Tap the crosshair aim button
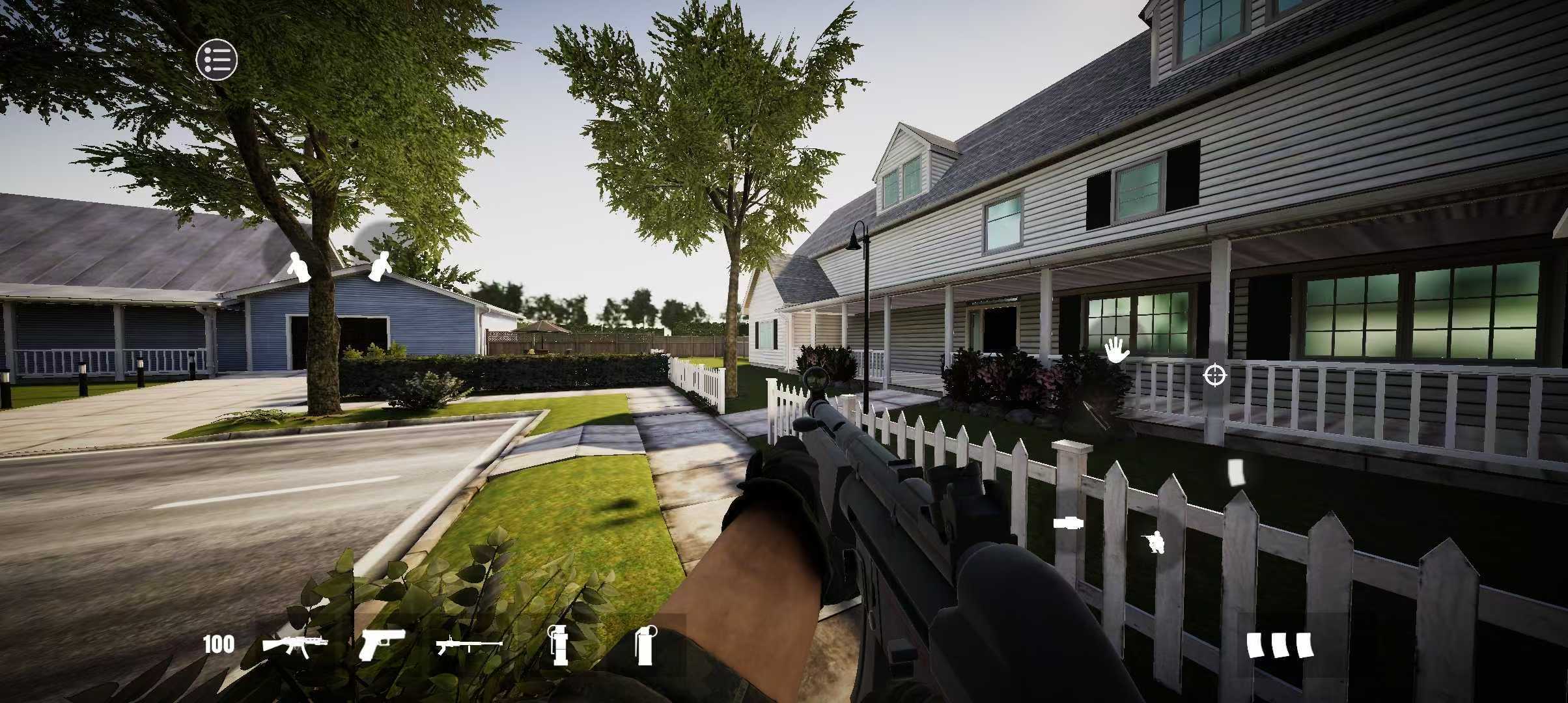The width and height of the screenshot is (1568, 703). tap(1214, 376)
